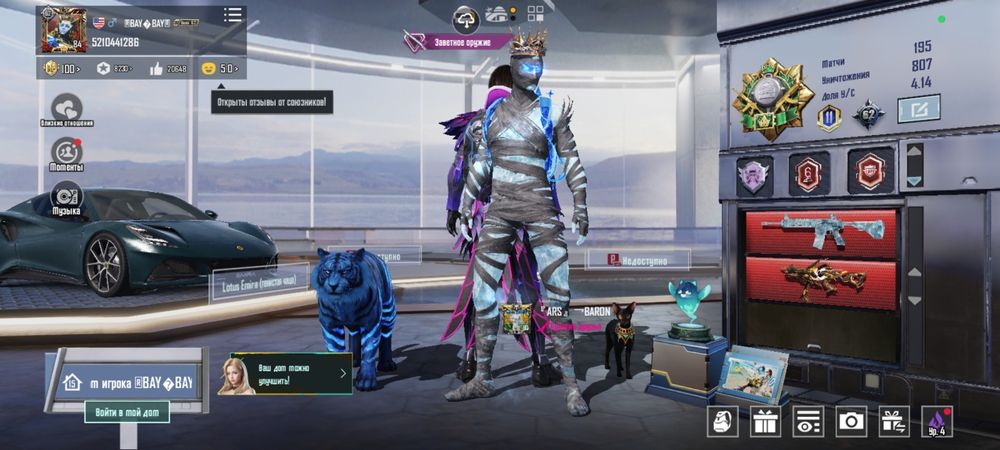
Task: Open the single gift box icon
Action: click(x=766, y=421)
